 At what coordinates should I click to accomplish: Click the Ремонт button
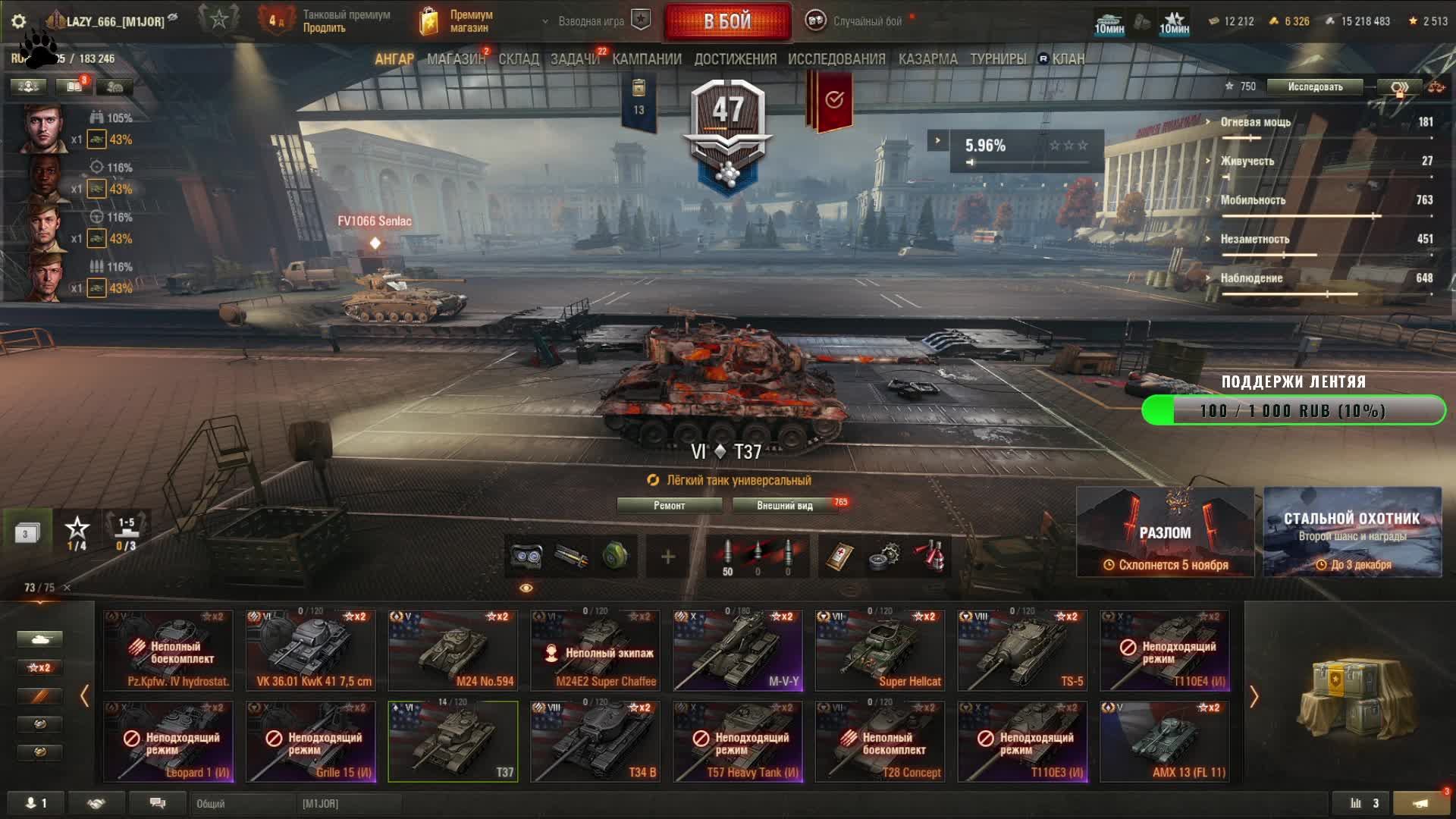coord(669,506)
